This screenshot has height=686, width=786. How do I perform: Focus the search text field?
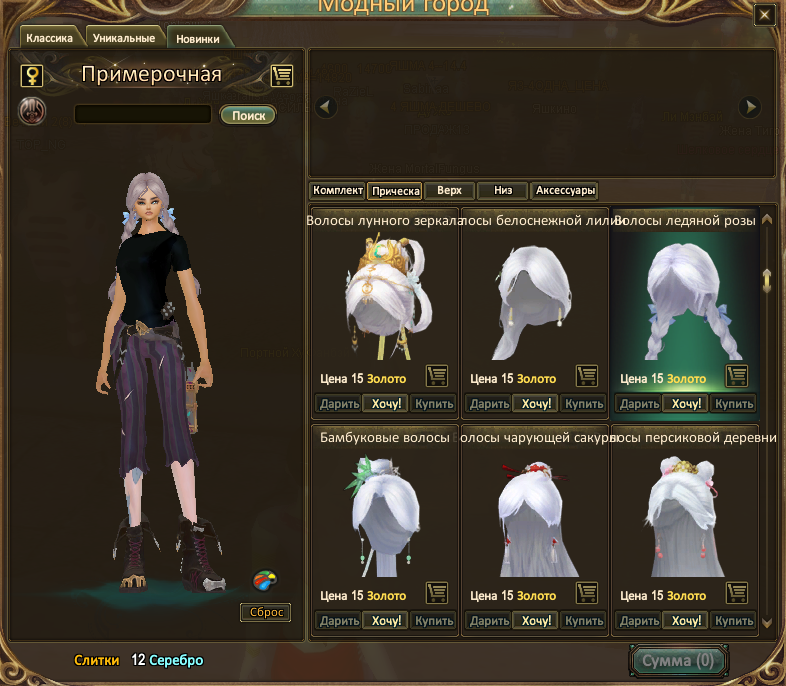[142, 114]
